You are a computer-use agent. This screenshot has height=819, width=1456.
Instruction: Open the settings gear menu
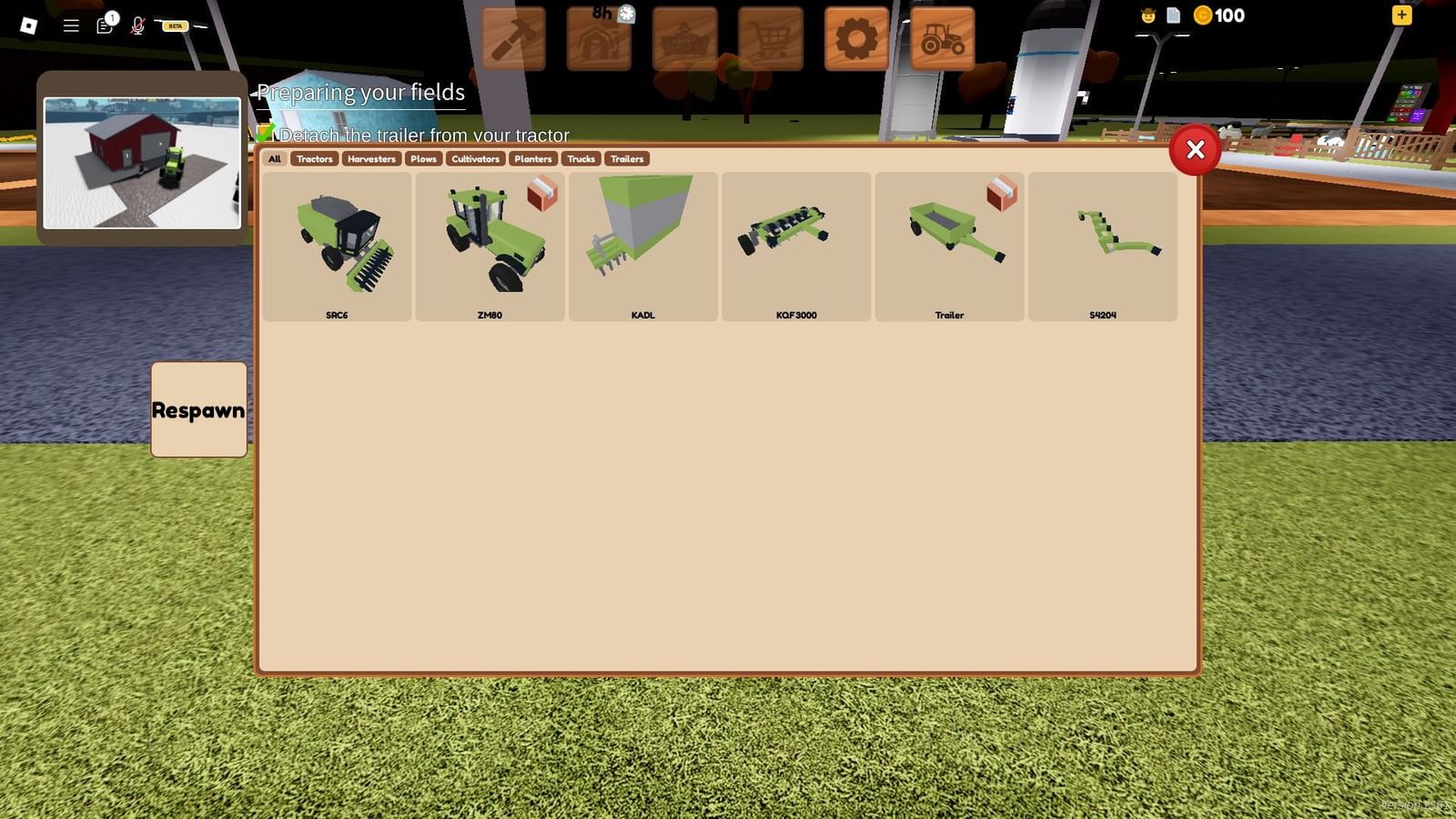coord(856,36)
